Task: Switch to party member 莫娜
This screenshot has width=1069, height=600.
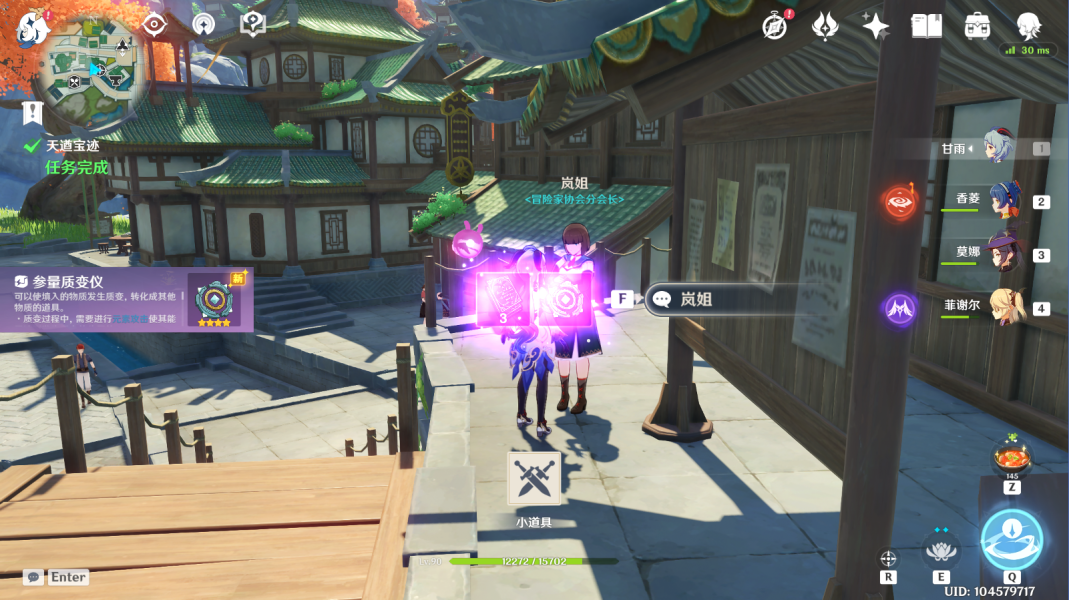Action: 1005,254
